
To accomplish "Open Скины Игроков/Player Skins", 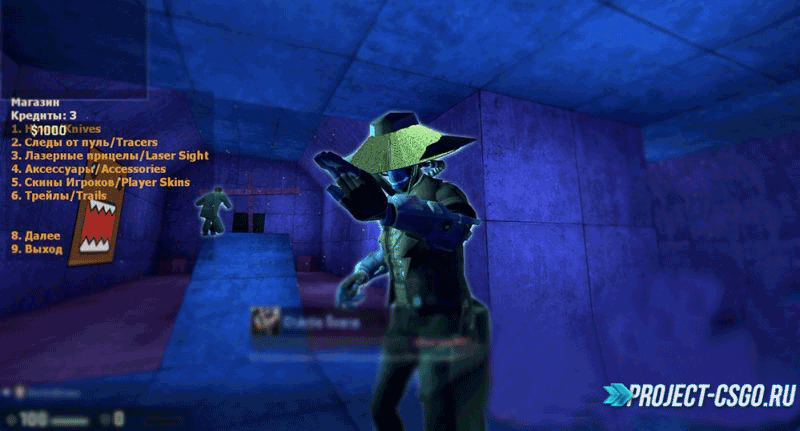I will pyautogui.click(x=100, y=182).
